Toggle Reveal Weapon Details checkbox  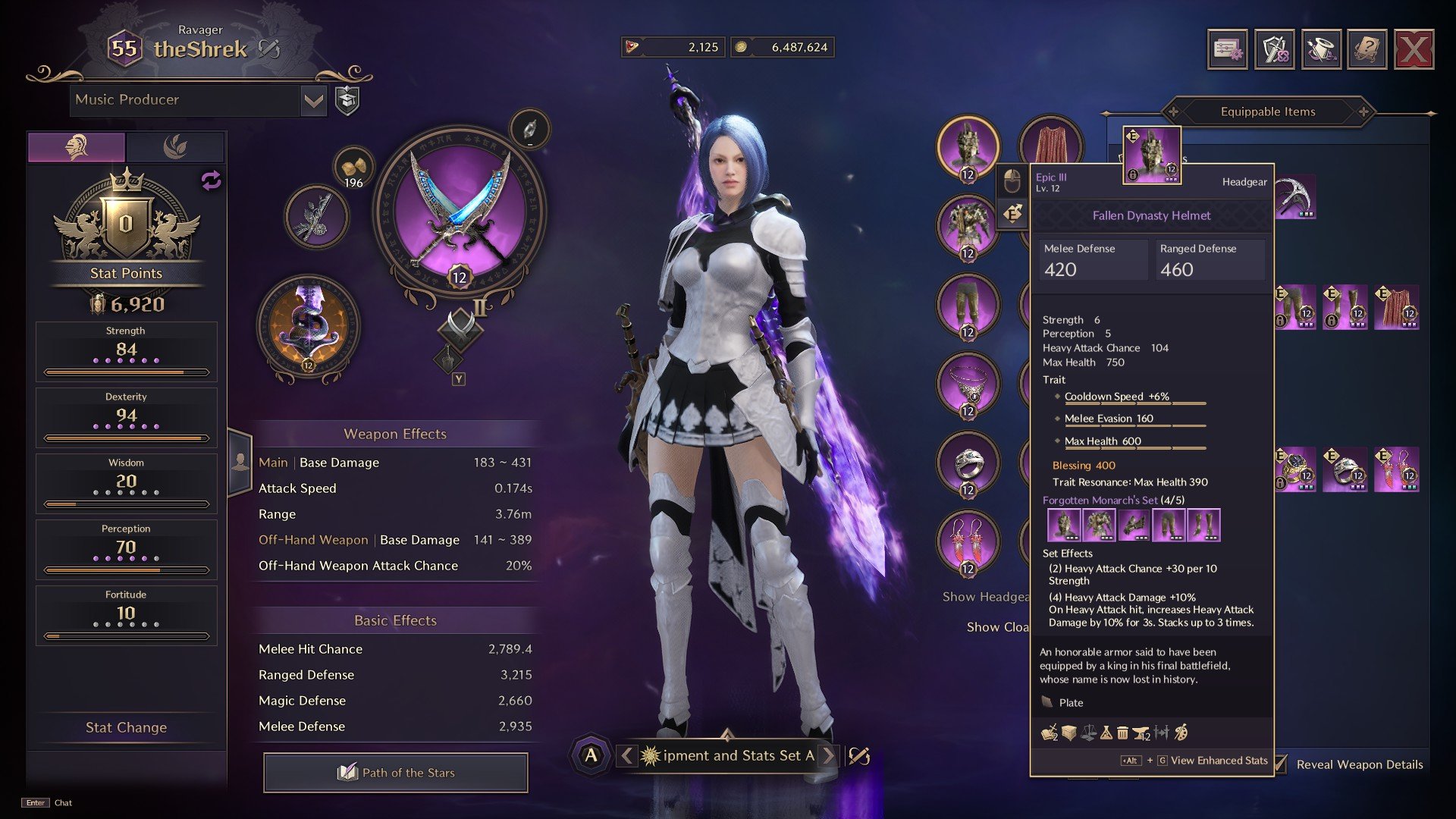pos(1281,764)
